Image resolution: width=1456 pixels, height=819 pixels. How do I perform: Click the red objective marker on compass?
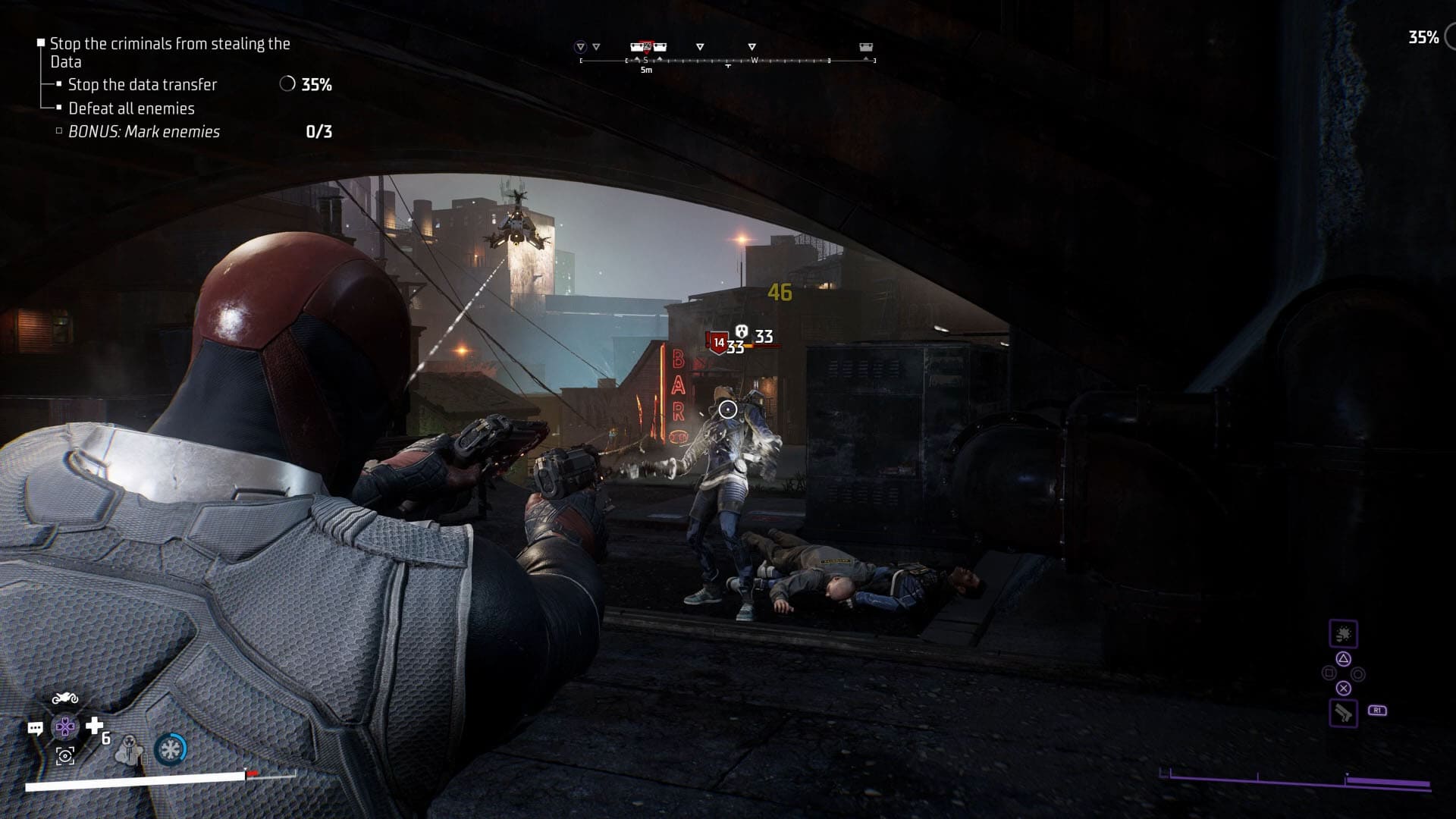[647, 47]
